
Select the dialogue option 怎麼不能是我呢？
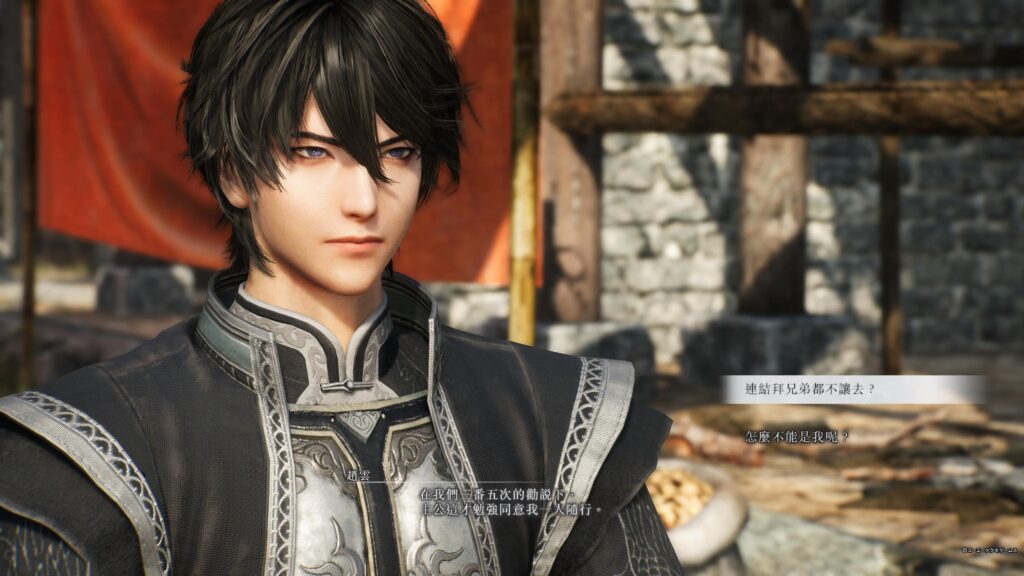pos(797,437)
